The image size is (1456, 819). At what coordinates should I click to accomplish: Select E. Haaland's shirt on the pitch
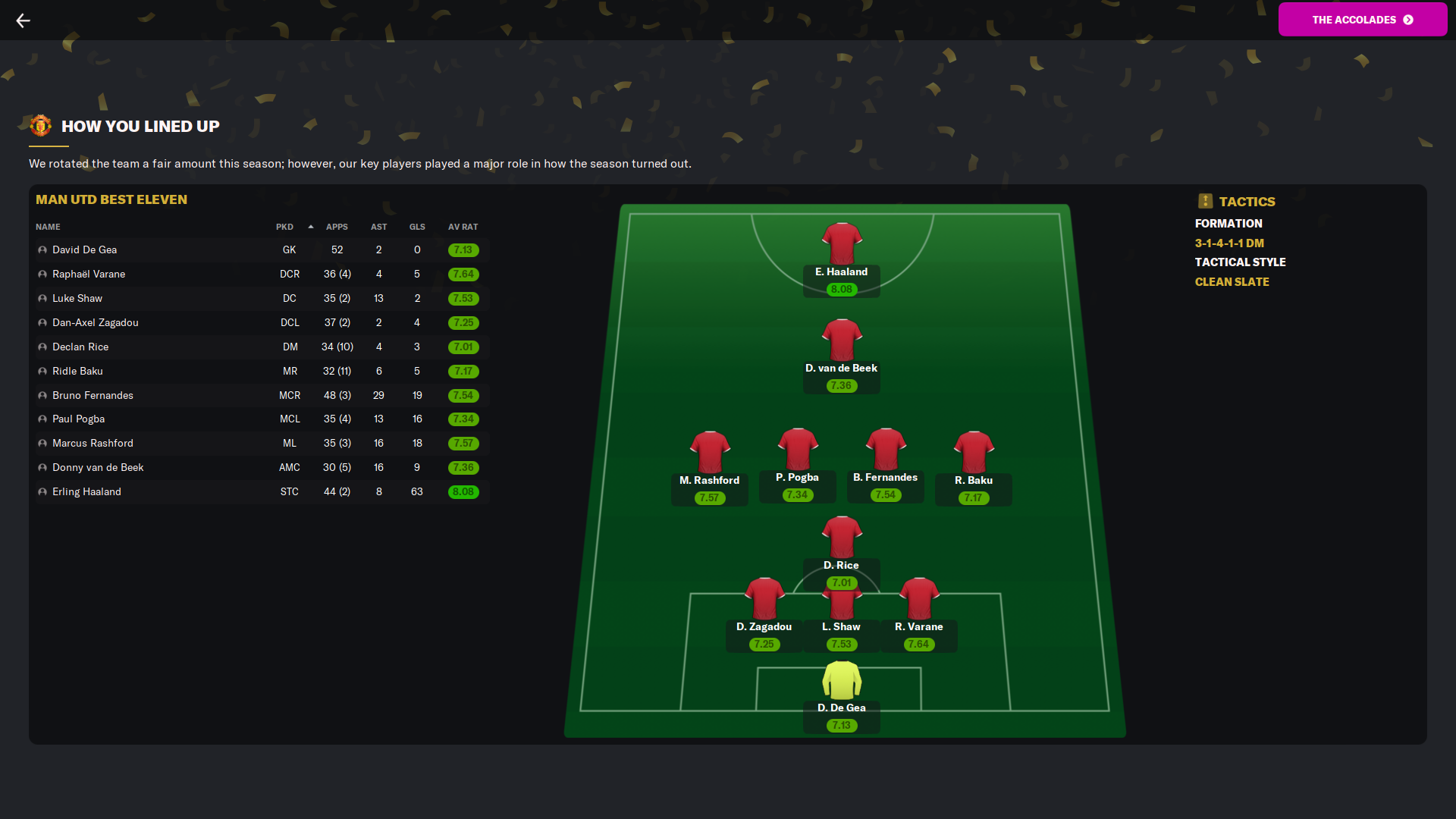pyautogui.click(x=842, y=244)
